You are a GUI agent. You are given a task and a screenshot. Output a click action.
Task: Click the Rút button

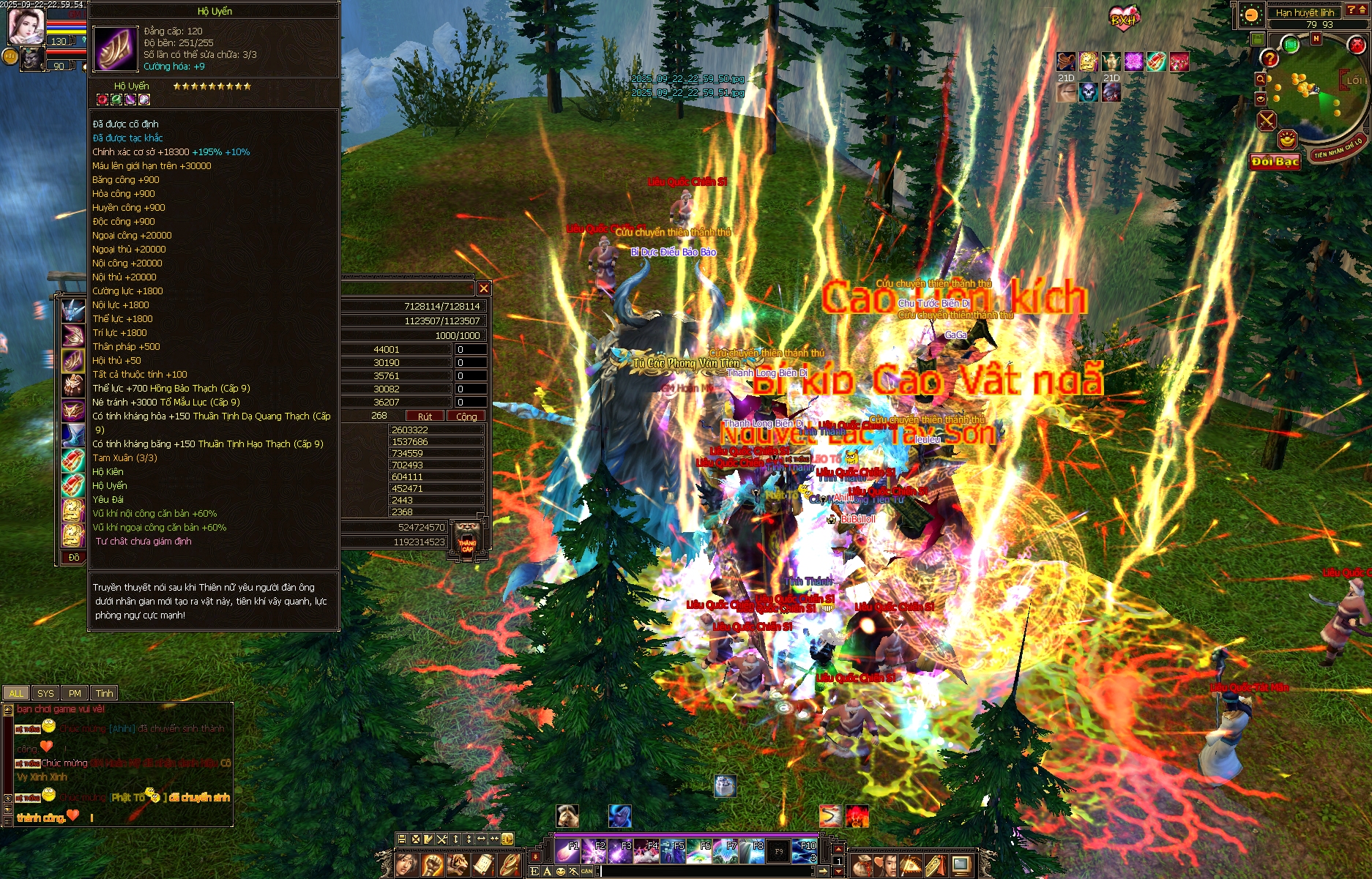[x=425, y=416]
